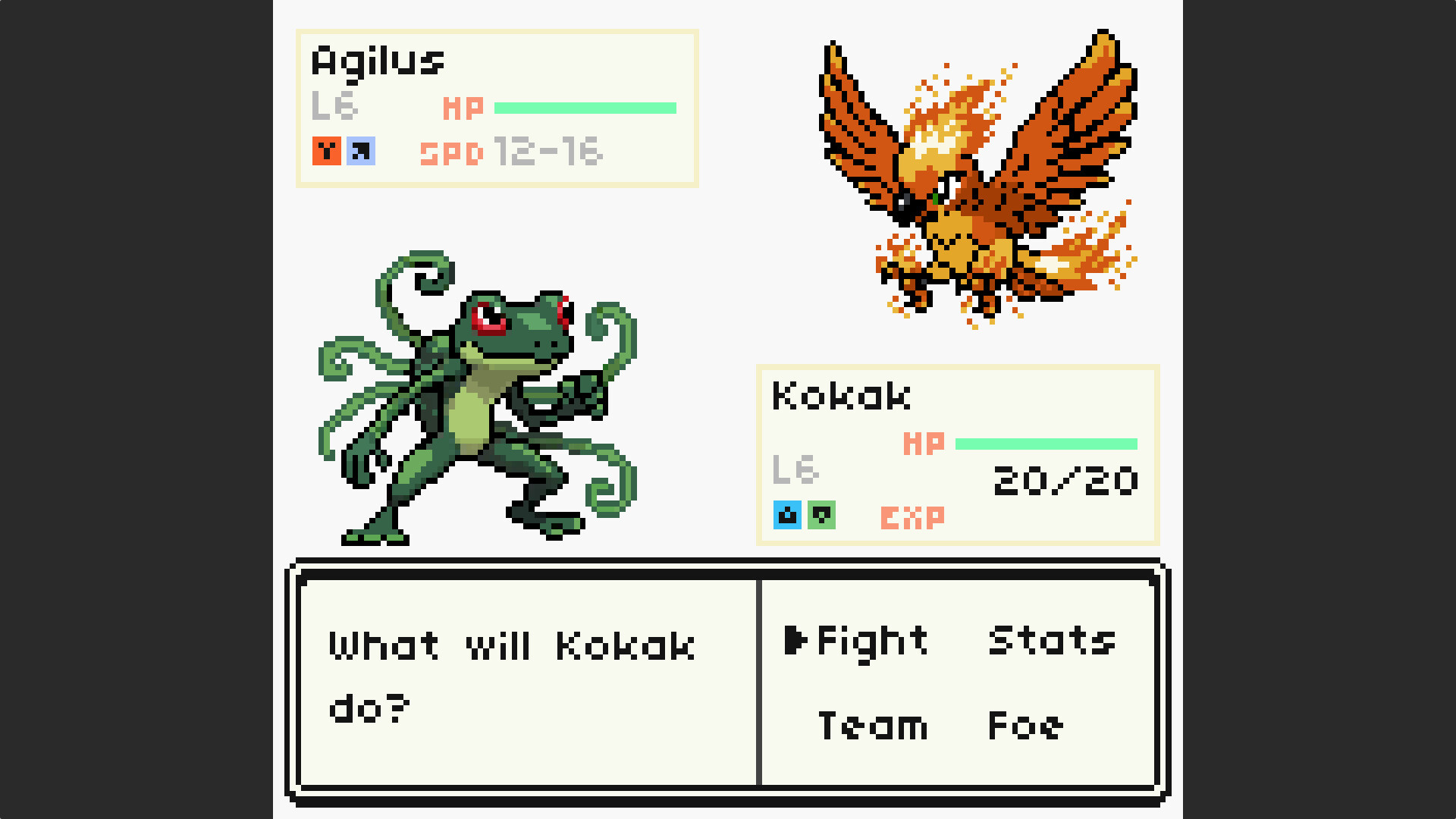Viewport: 1456px width, 819px height.
Task: Click the green Grass type icon beside Kokak
Action: click(822, 515)
